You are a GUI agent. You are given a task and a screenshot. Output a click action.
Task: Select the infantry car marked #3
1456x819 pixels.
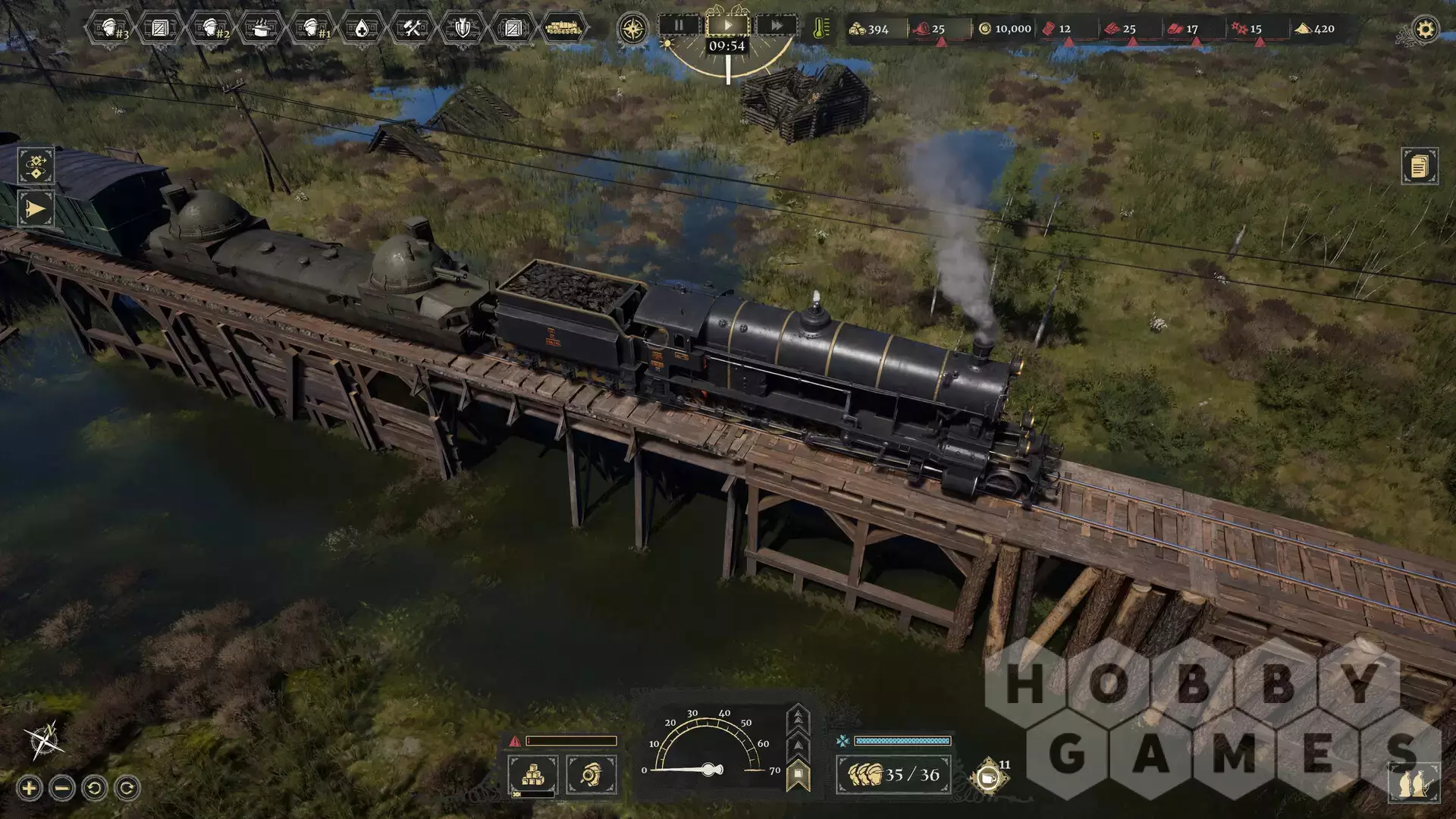click(x=111, y=29)
